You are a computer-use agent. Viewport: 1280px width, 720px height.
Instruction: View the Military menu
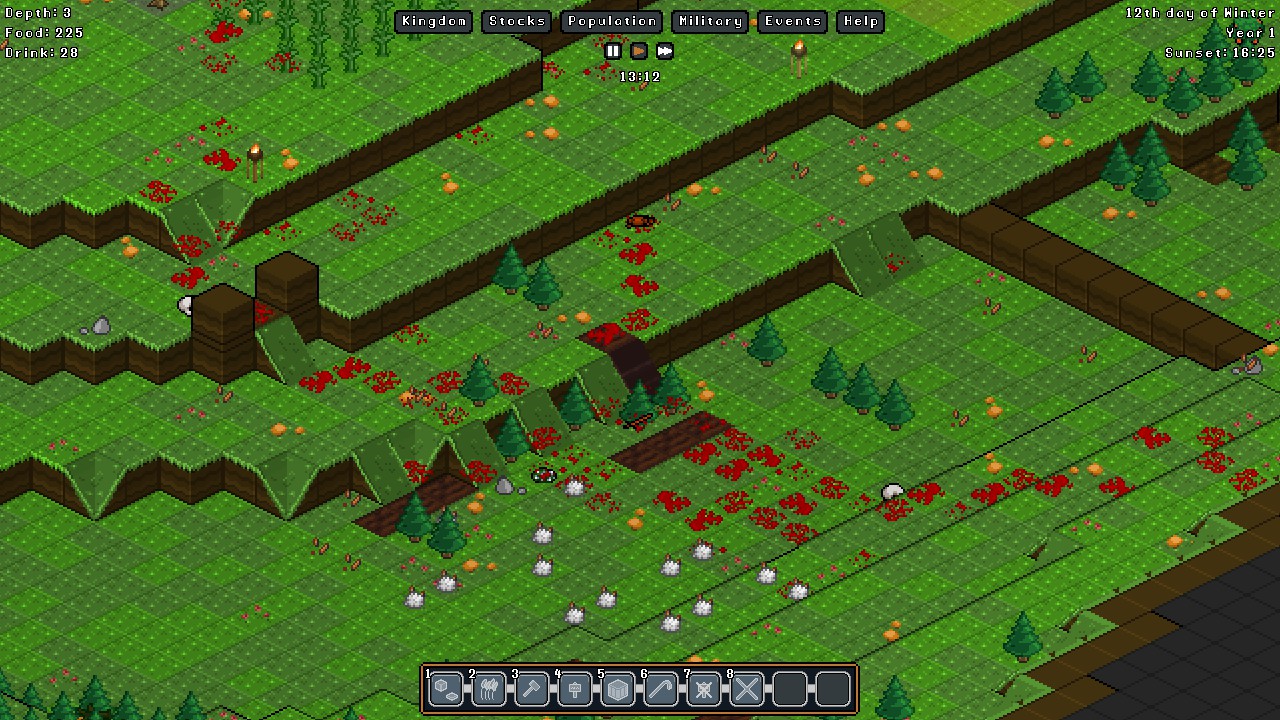[x=709, y=21]
